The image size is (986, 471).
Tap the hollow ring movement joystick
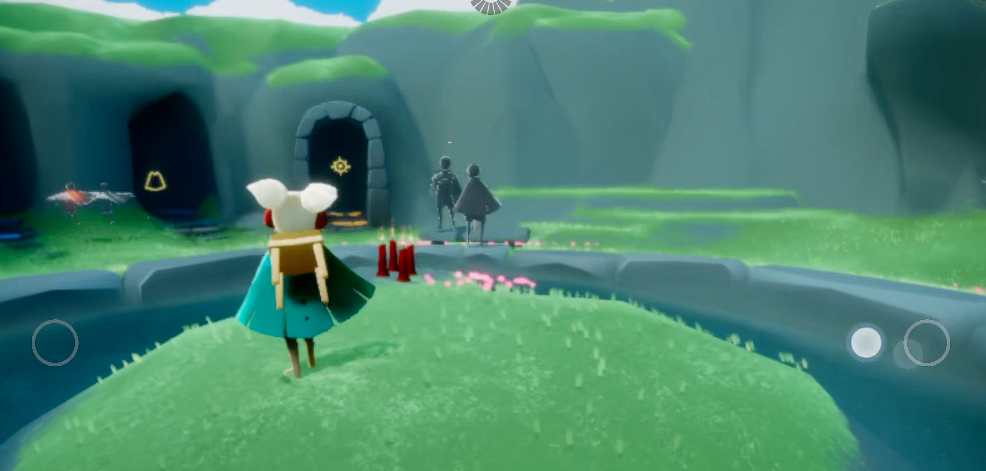tap(55, 342)
